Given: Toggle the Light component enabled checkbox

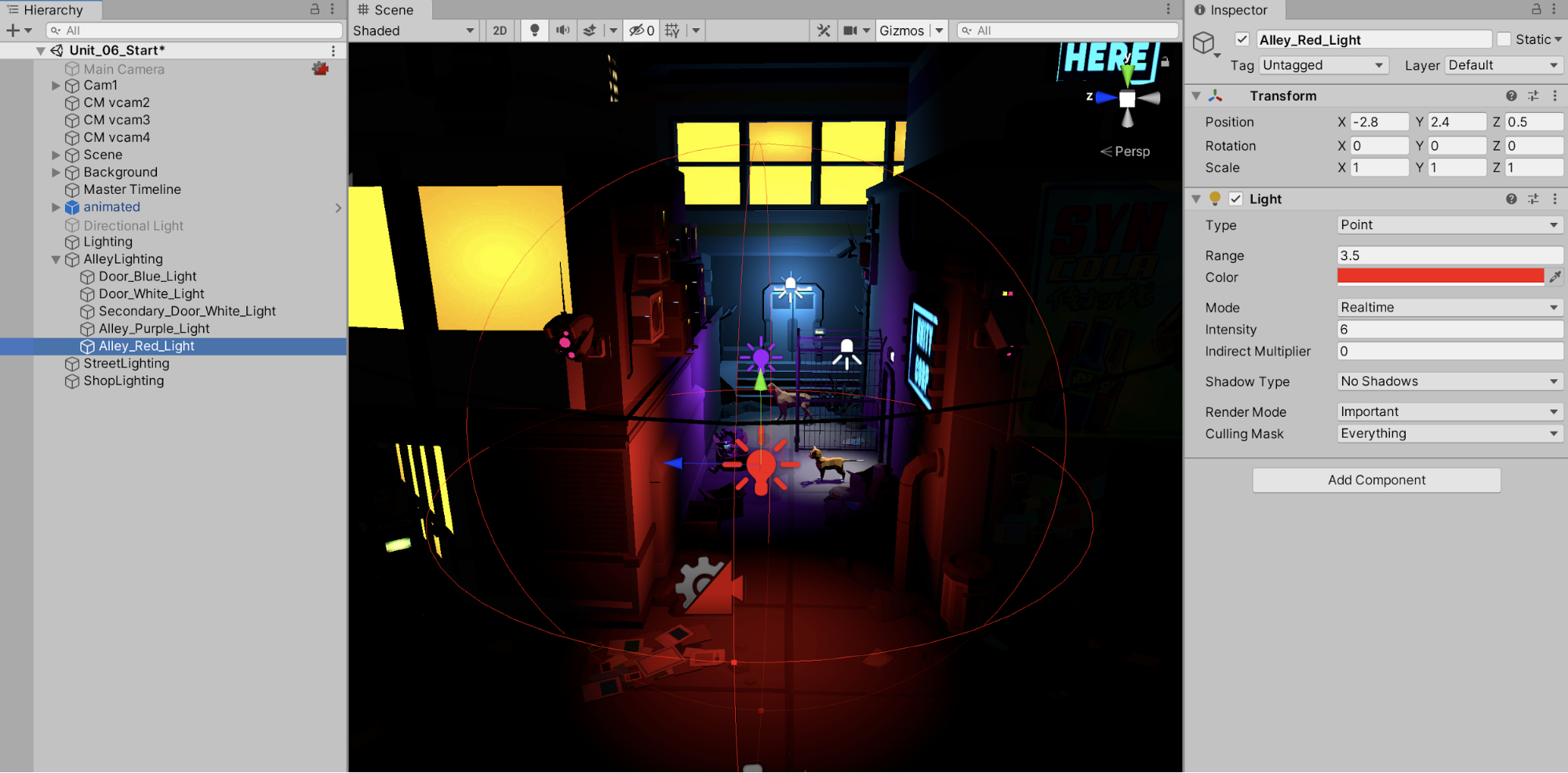Looking at the screenshot, I should [1236, 199].
